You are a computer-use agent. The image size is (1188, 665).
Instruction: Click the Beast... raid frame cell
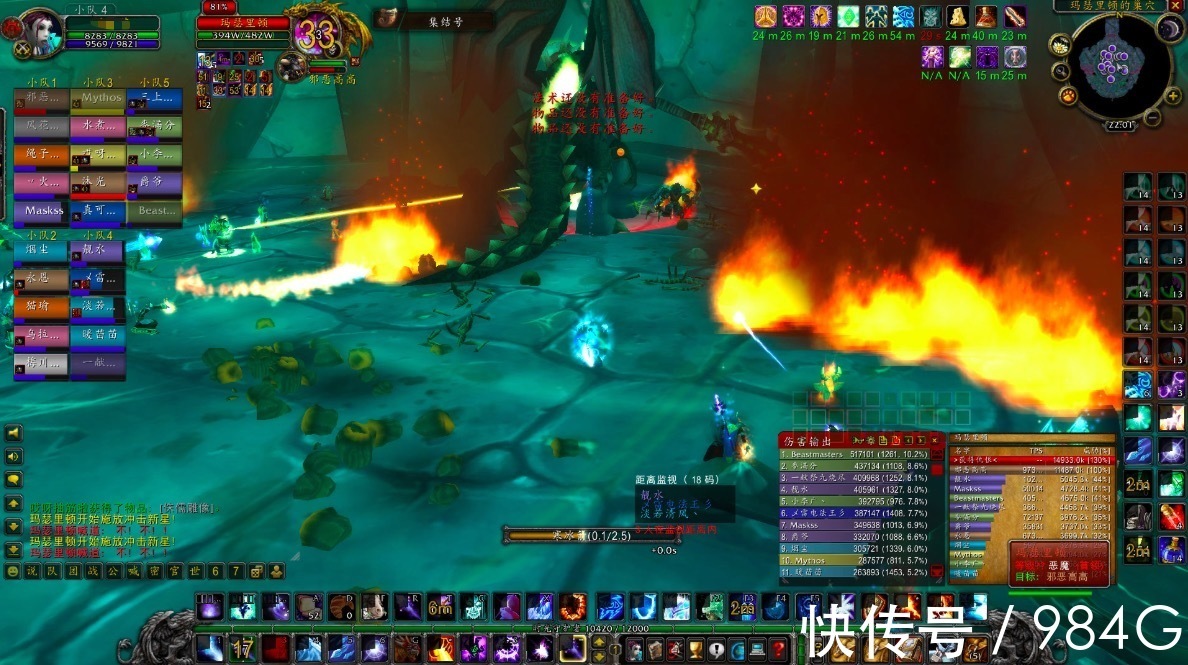coord(154,211)
